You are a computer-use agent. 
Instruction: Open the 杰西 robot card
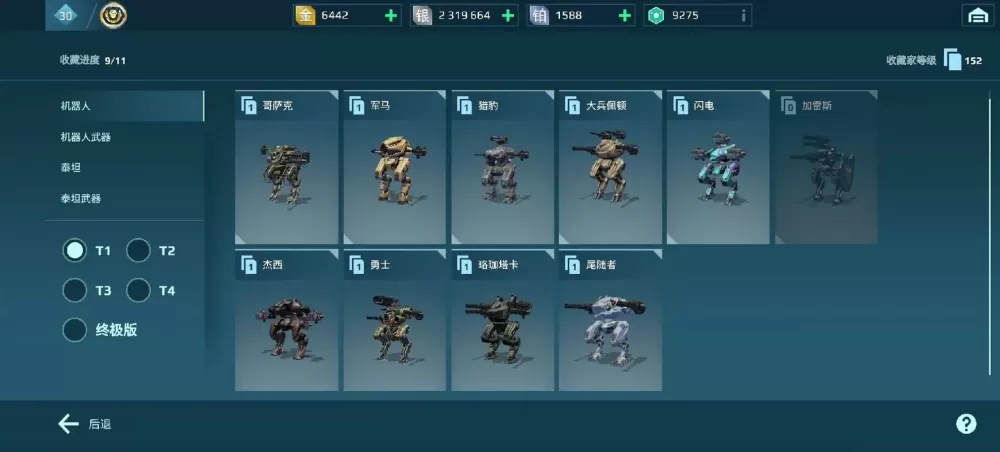click(x=286, y=321)
